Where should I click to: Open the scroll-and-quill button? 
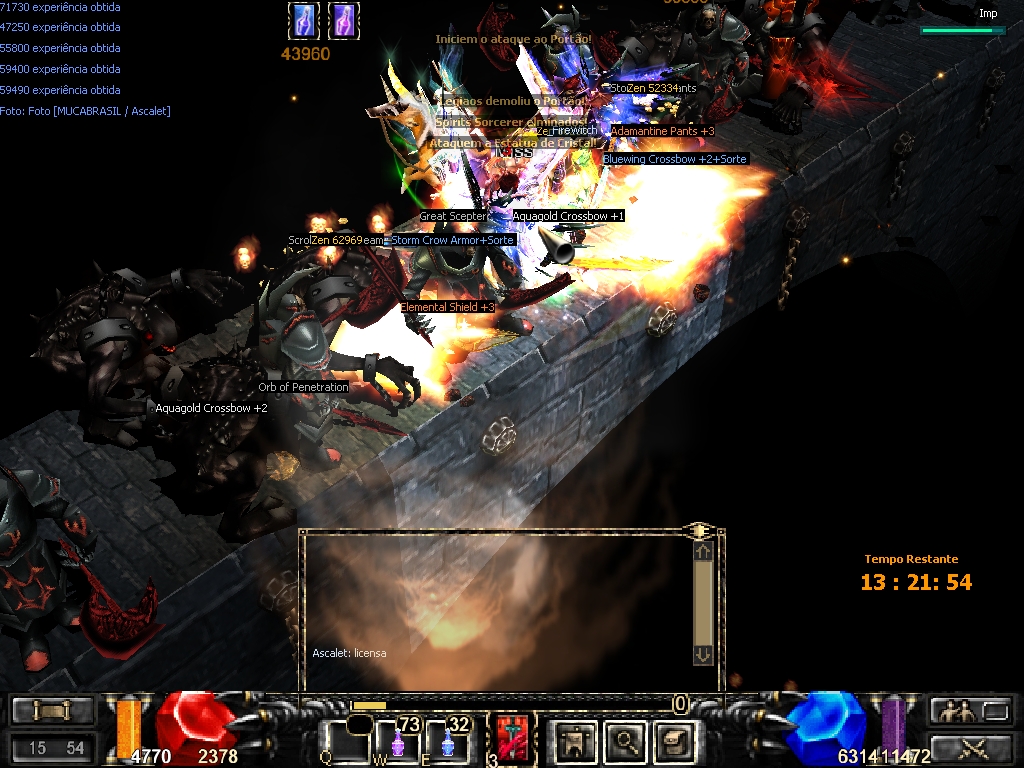point(674,741)
